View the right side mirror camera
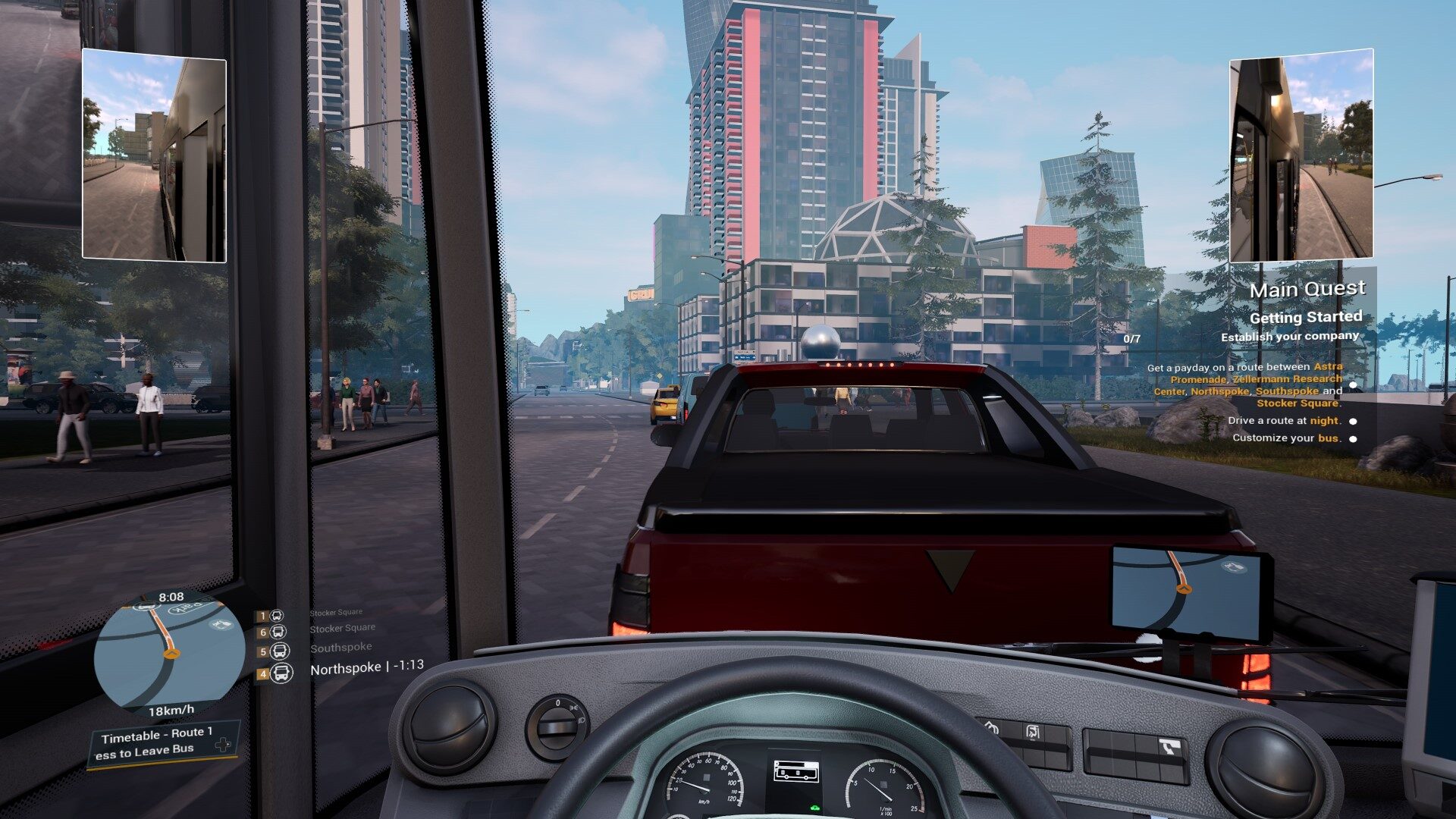Screen dimensions: 1456x819 [1301, 155]
